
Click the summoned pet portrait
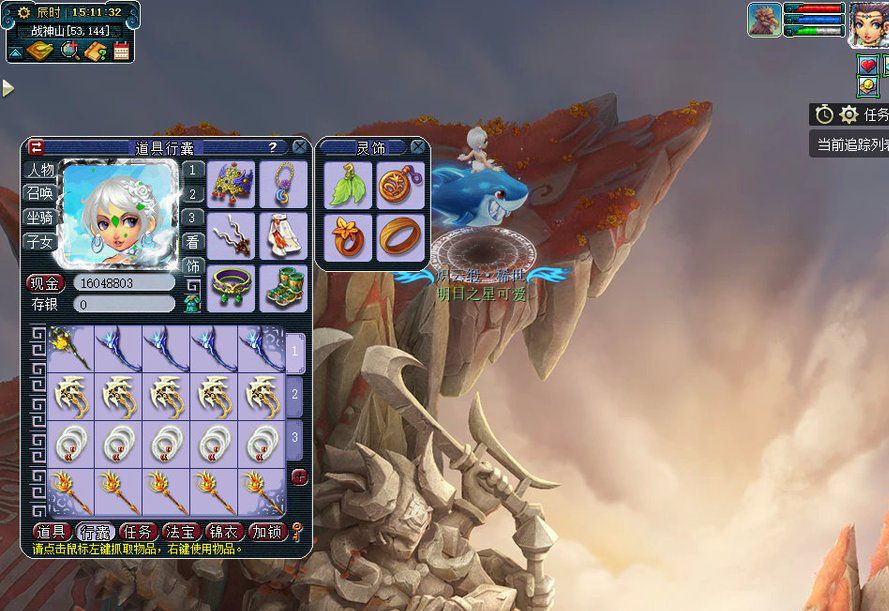pyautogui.click(x=764, y=20)
